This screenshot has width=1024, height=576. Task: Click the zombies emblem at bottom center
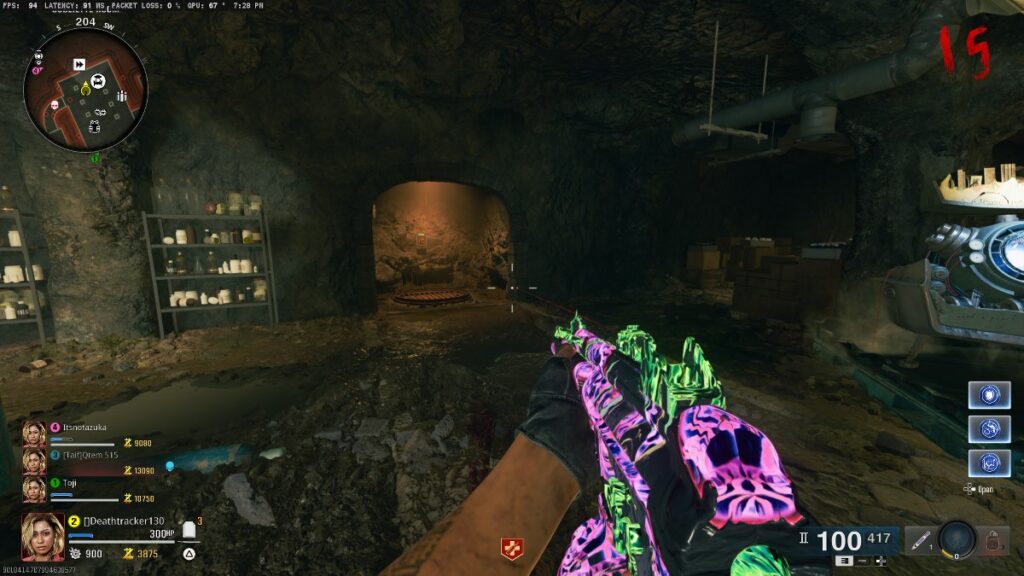tap(512, 548)
